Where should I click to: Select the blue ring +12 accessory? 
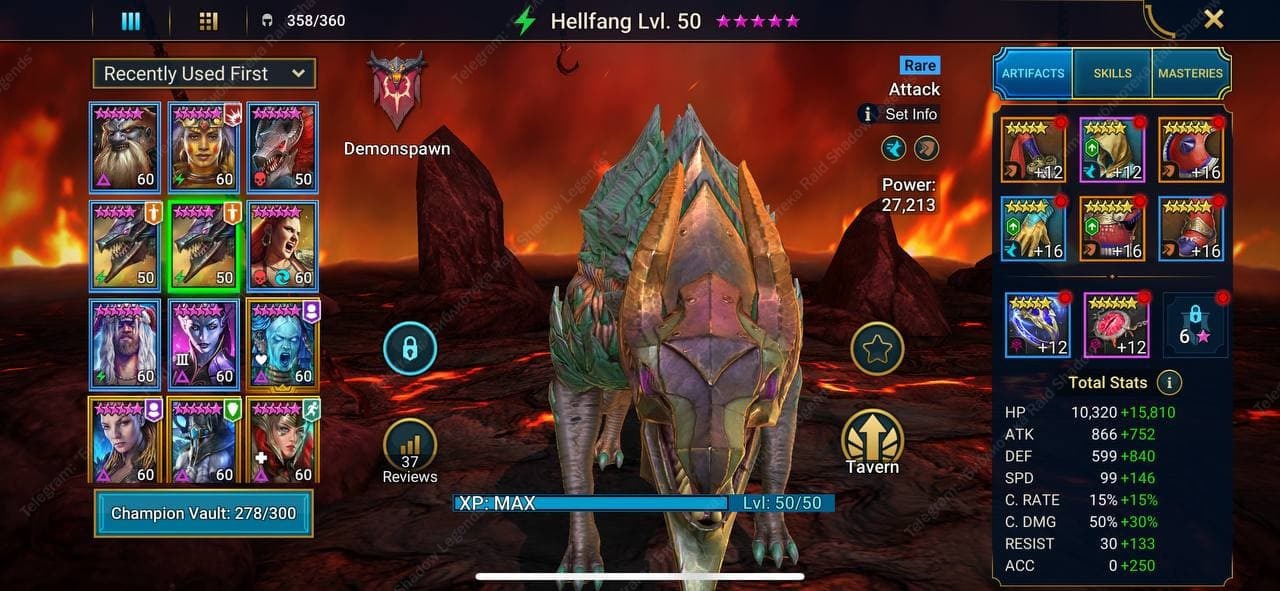pos(1037,326)
